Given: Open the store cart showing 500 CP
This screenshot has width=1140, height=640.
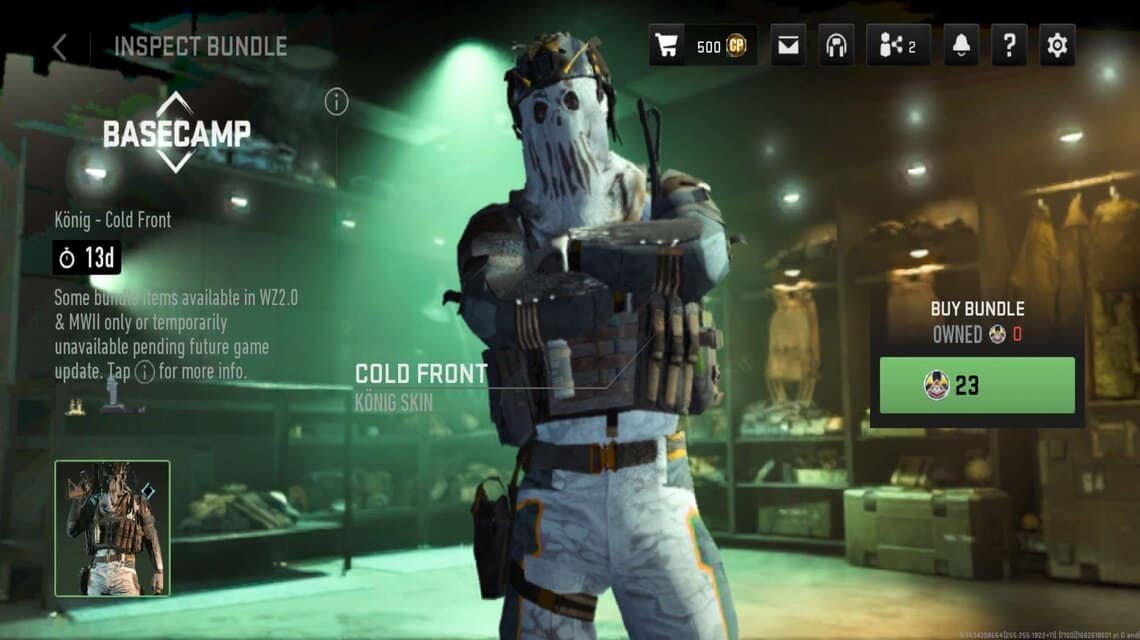Looking at the screenshot, I should tap(702, 46).
